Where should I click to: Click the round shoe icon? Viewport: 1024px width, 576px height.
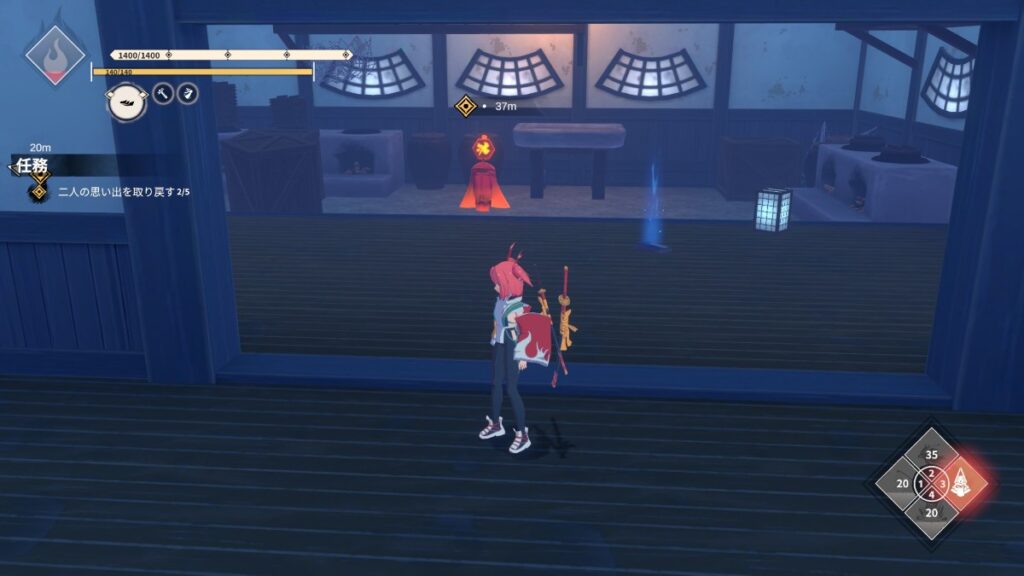pyautogui.click(x=127, y=99)
